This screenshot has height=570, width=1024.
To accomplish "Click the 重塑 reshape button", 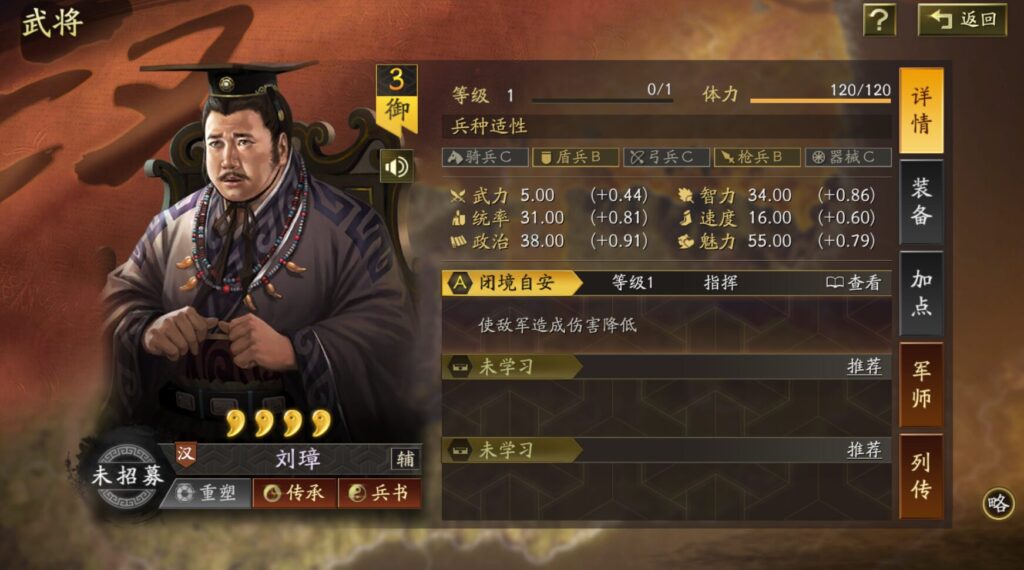I will pyautogui.click(x=205, y=493).
